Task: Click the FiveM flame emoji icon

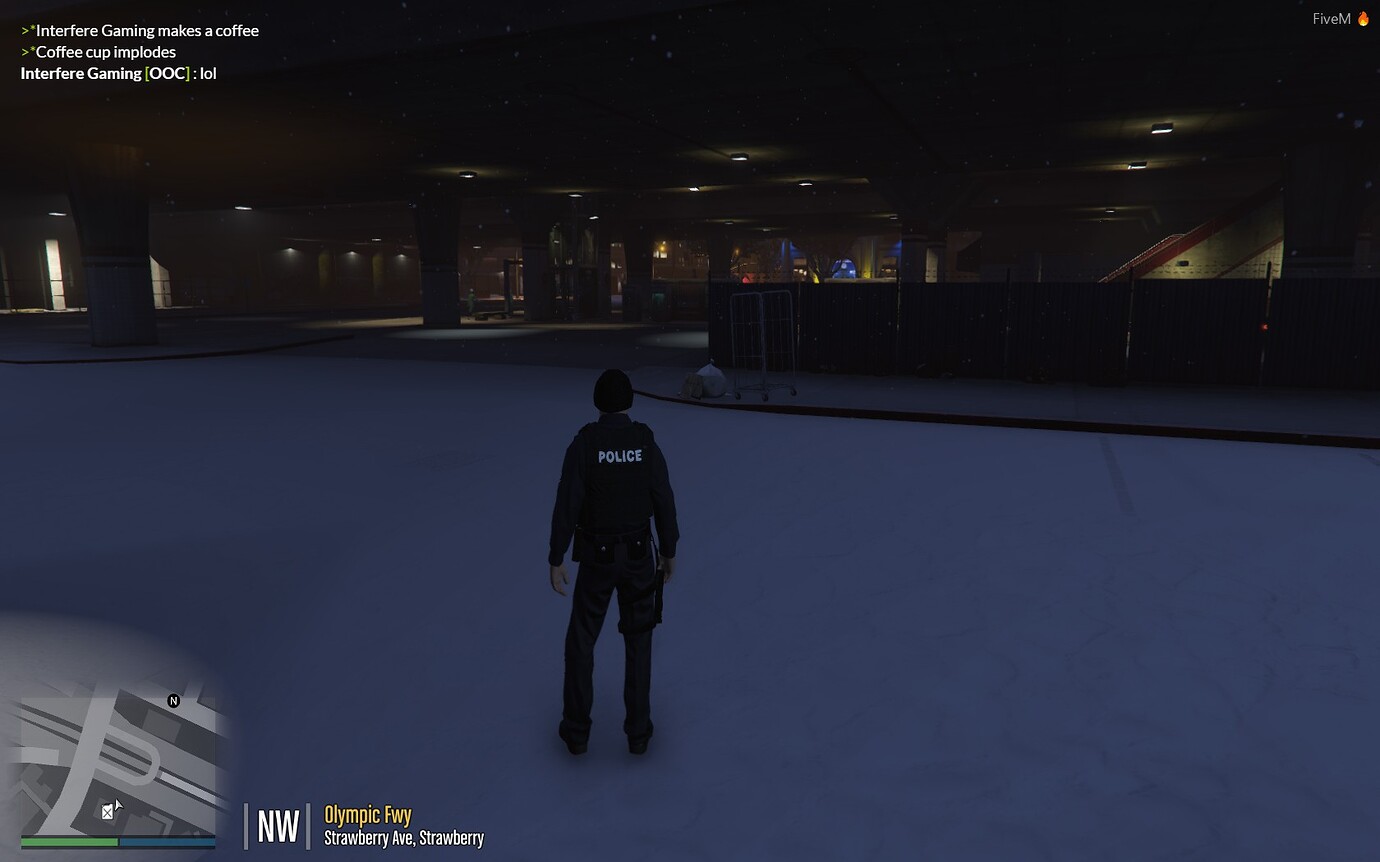Action: tap(1364, 17)
